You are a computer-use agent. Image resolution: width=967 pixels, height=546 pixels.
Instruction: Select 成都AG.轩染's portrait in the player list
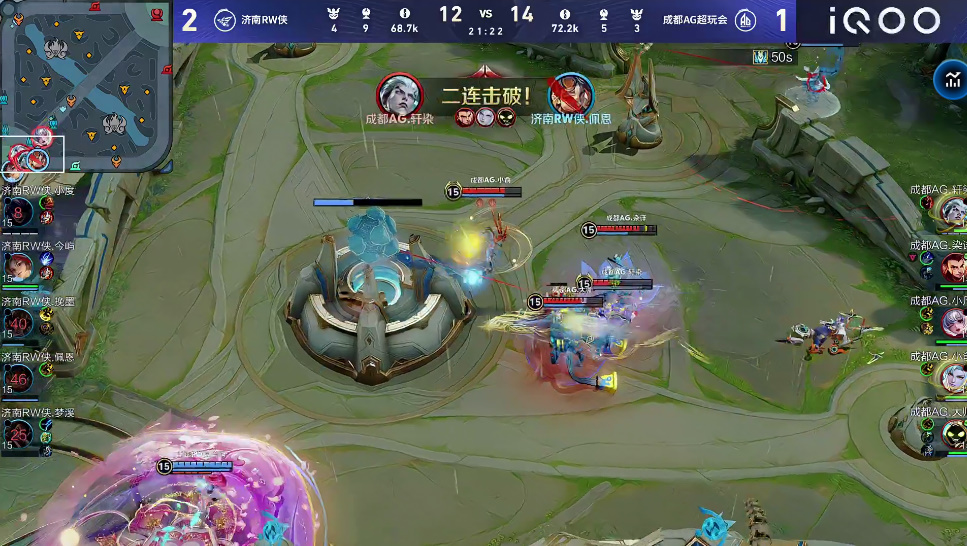(953, 212)
